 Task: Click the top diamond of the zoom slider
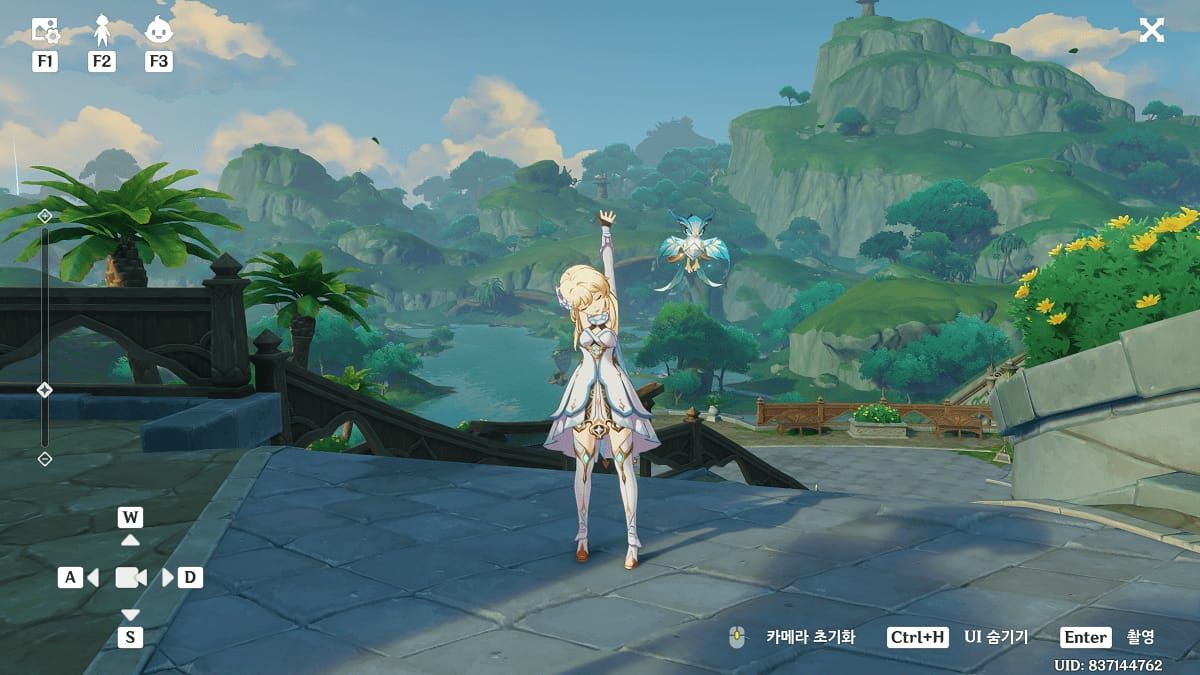click(44, 216)
